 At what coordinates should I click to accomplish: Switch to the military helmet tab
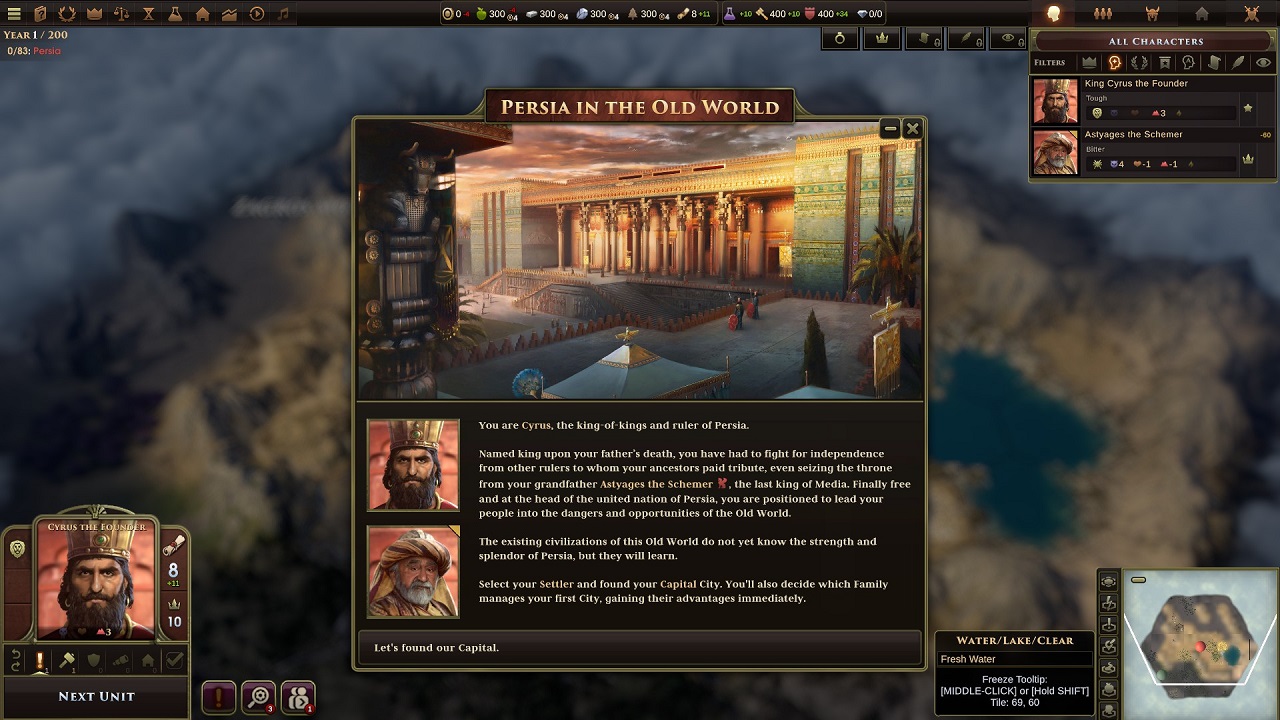pyautogui.click(x=1153, y=13)
